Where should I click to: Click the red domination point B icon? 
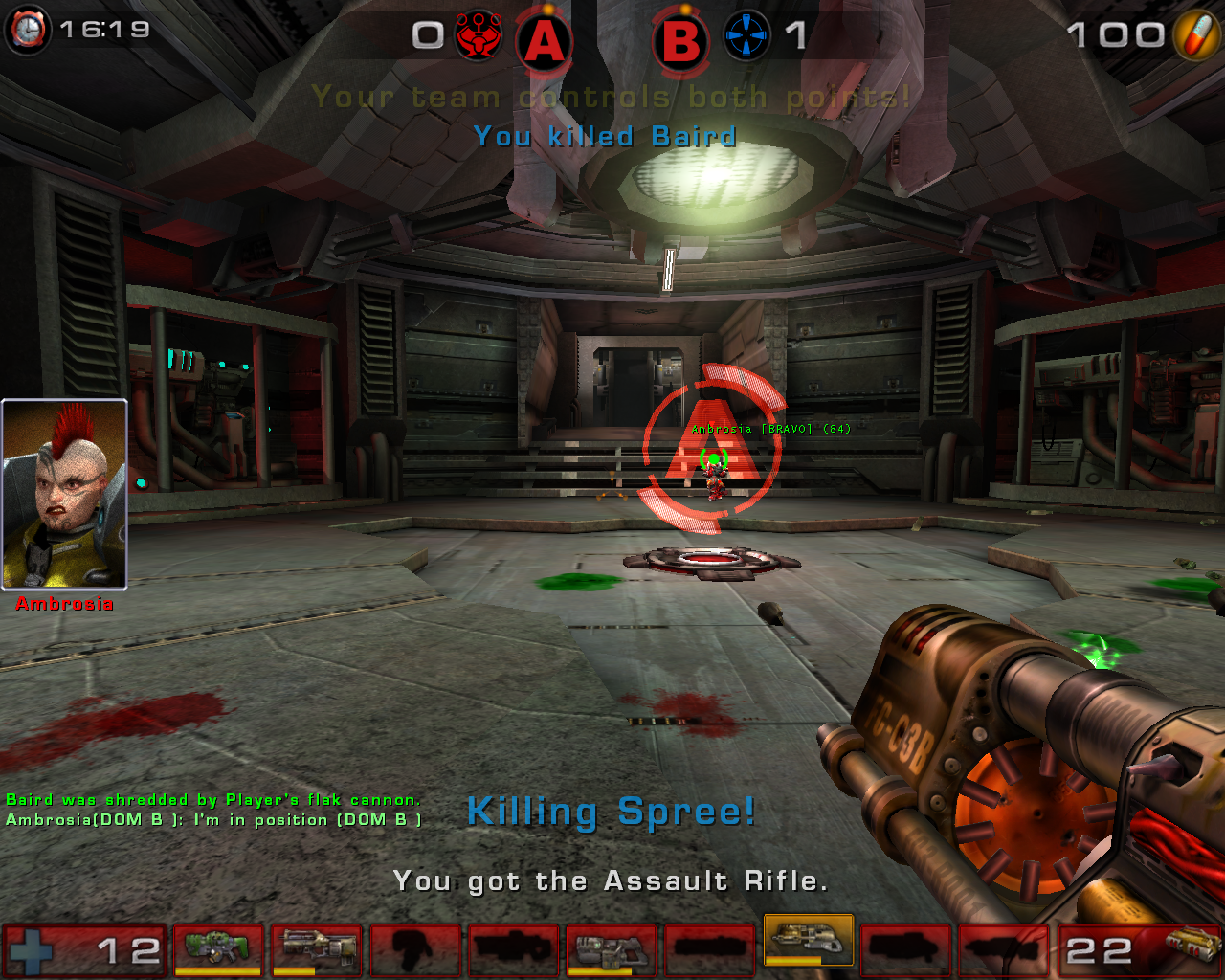680,41
